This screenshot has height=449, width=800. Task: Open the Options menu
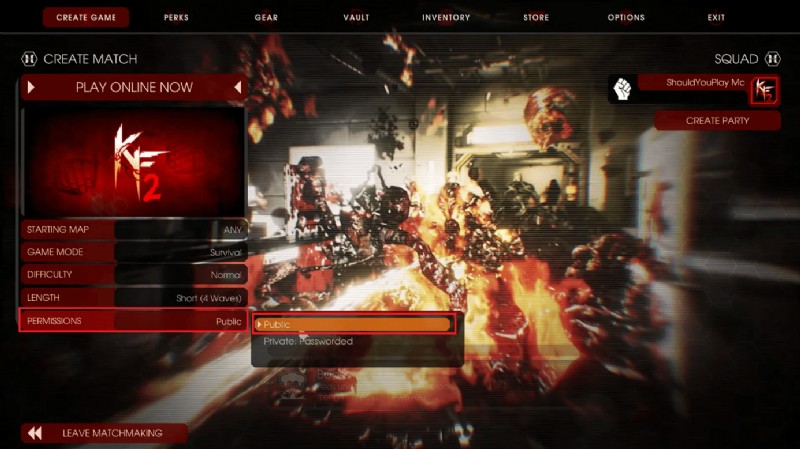(626, 17)
